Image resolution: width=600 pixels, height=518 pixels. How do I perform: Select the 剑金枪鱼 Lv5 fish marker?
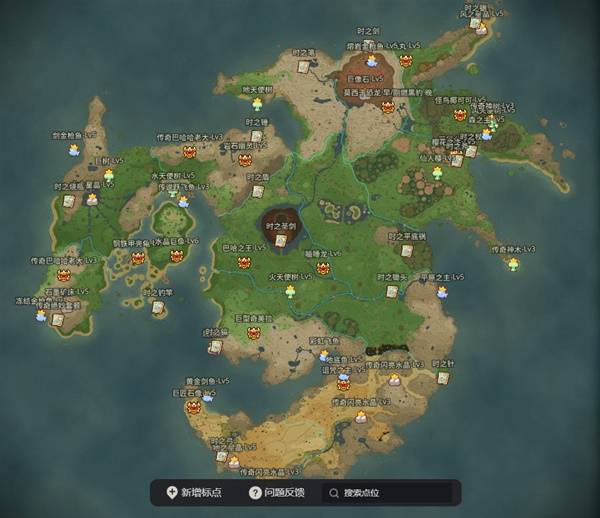73,150
